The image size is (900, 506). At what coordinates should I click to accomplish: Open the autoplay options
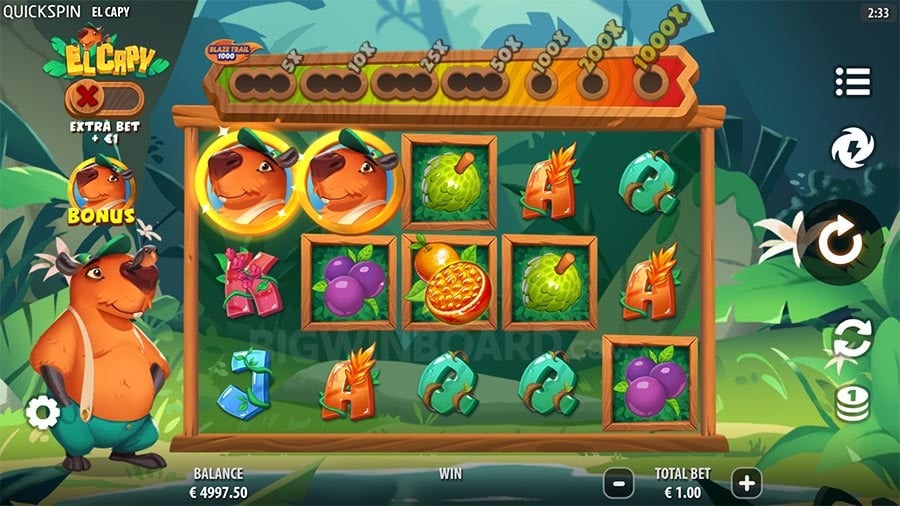pyautogui.click(x=852, y=338)
